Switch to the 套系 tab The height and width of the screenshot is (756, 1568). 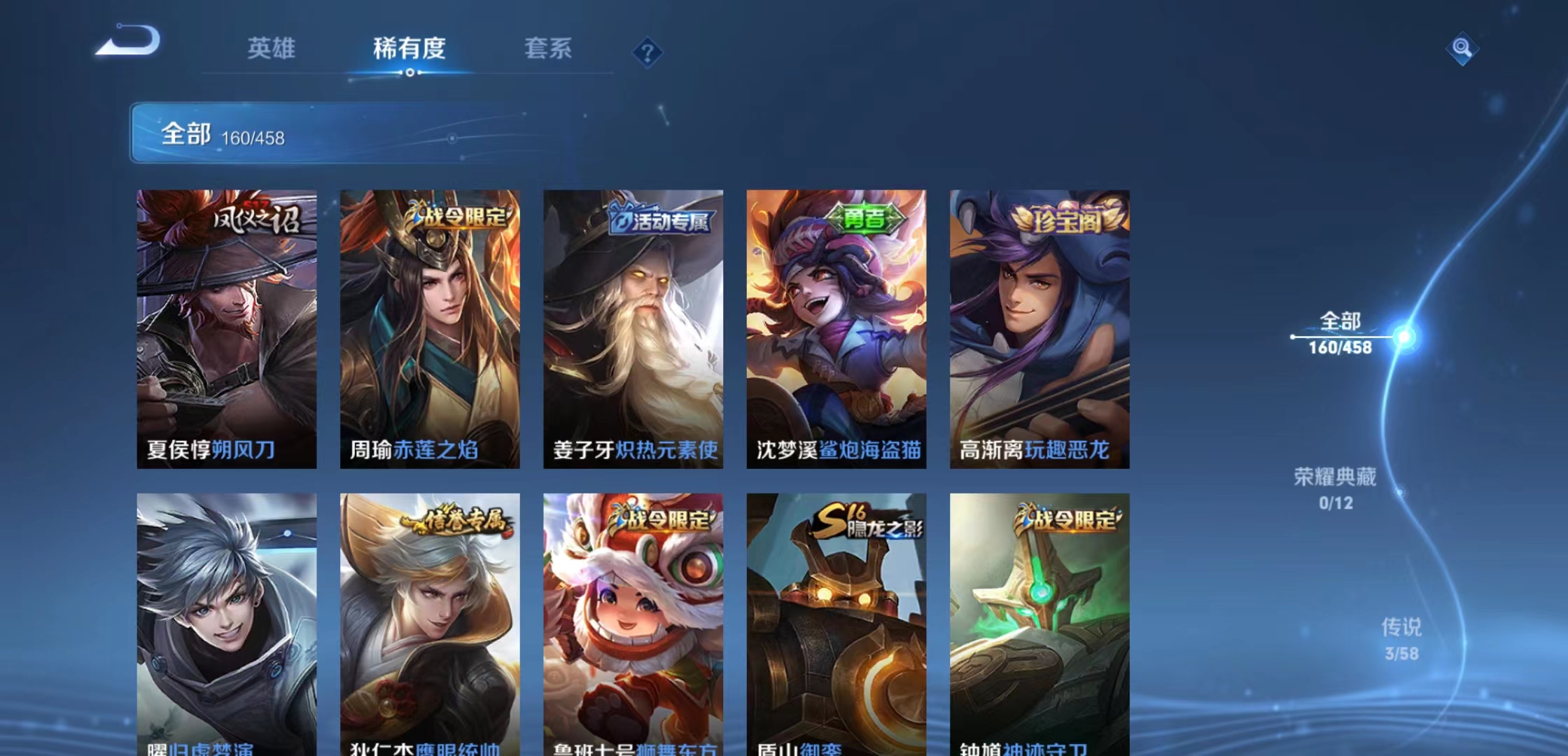[549, 49]
